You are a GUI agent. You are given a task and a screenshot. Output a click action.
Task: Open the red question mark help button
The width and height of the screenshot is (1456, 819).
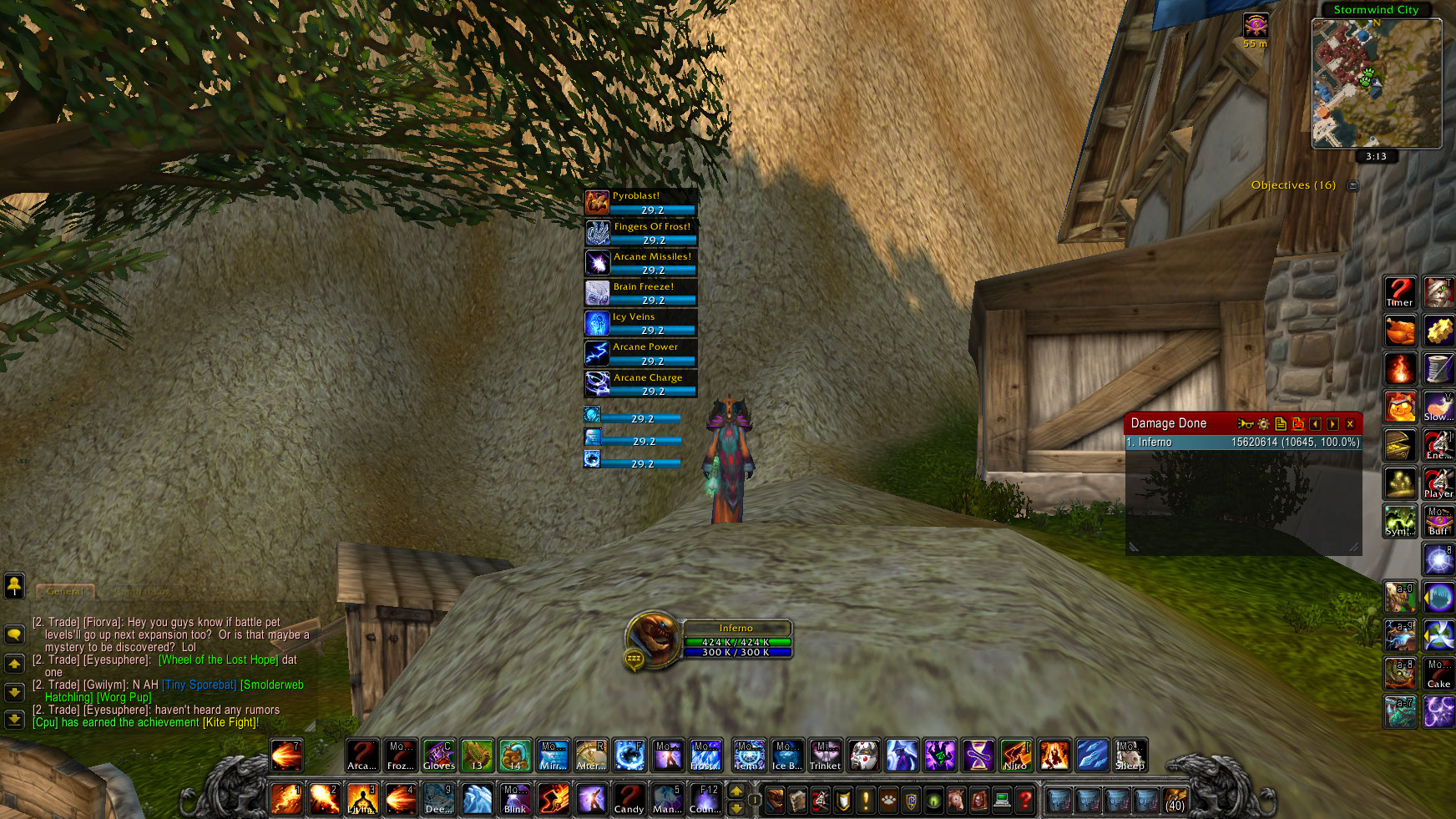click(1025, 801)
